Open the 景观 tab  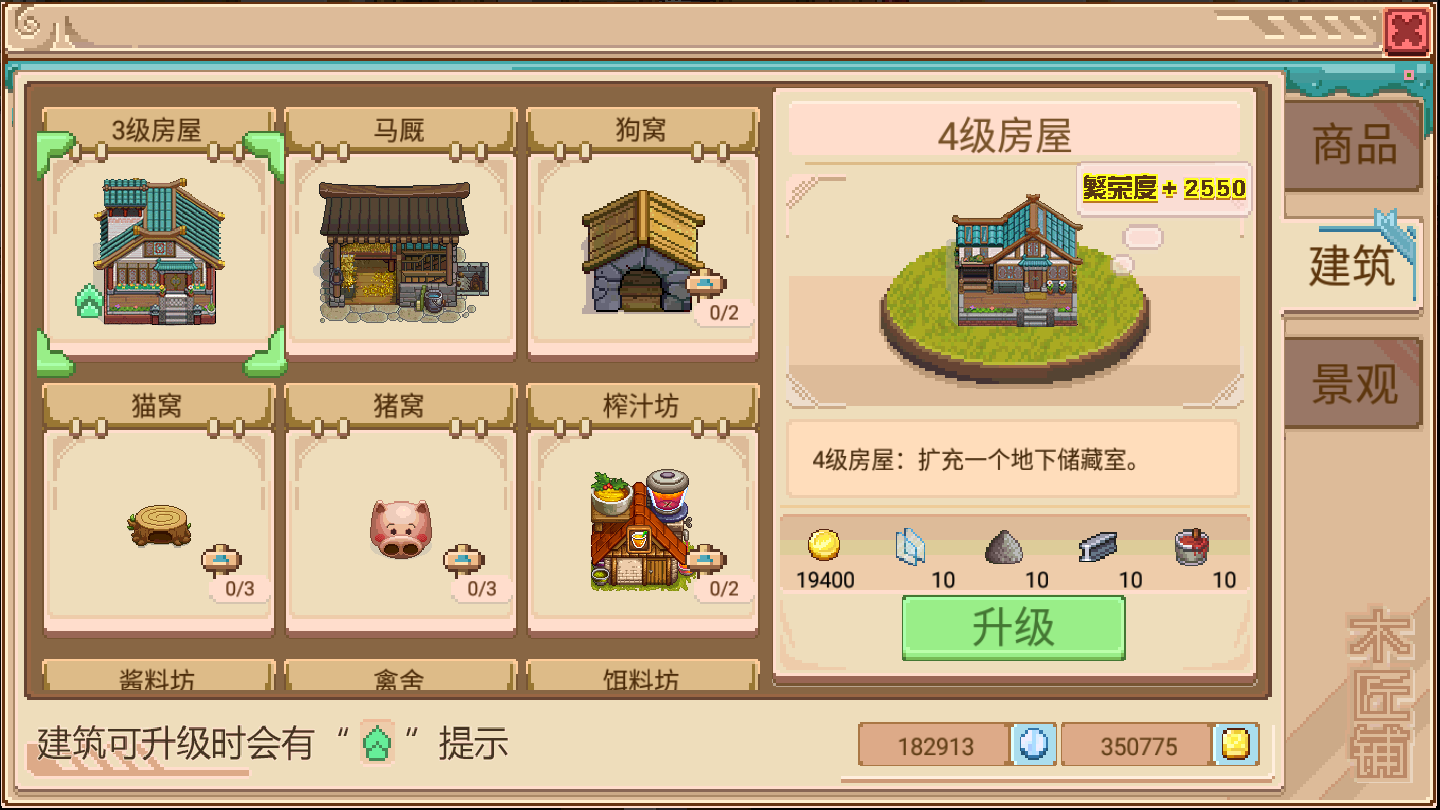click(x=1351, y=380)
